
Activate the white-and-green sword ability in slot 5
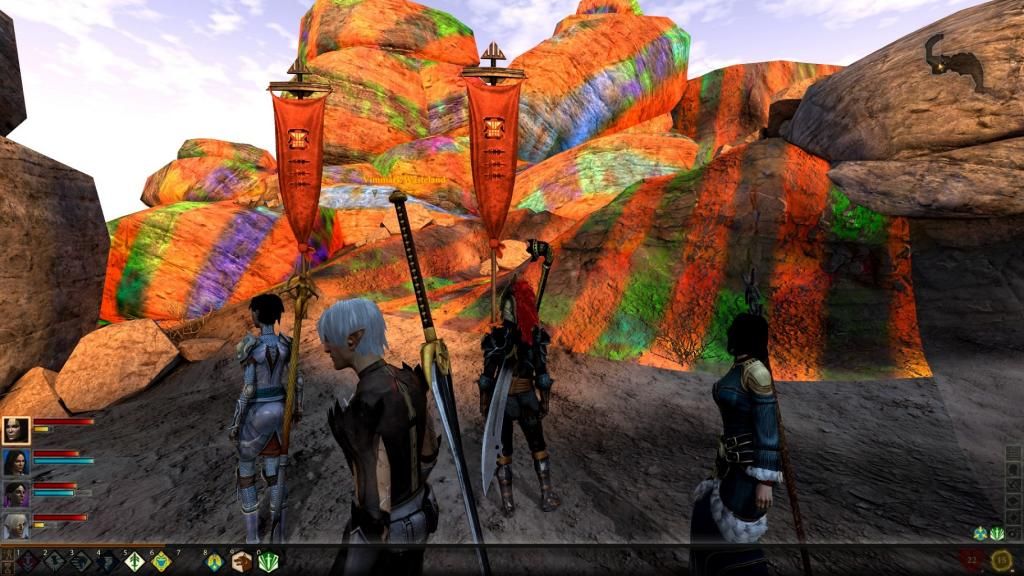point(134,561)
